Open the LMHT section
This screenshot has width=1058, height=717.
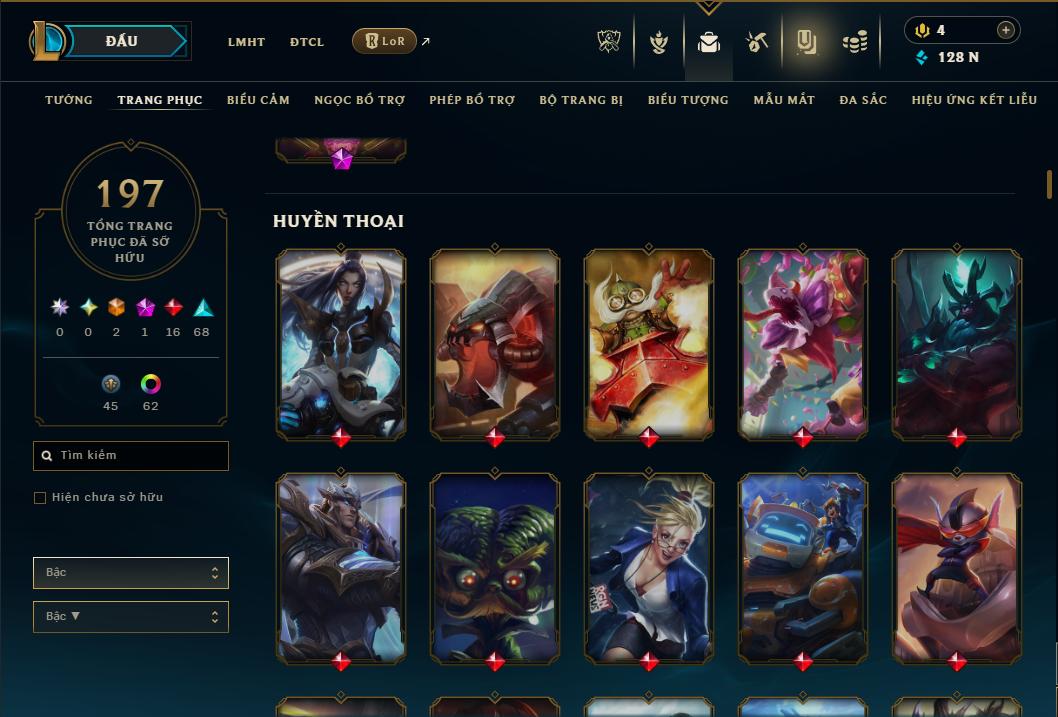(246, 42)
